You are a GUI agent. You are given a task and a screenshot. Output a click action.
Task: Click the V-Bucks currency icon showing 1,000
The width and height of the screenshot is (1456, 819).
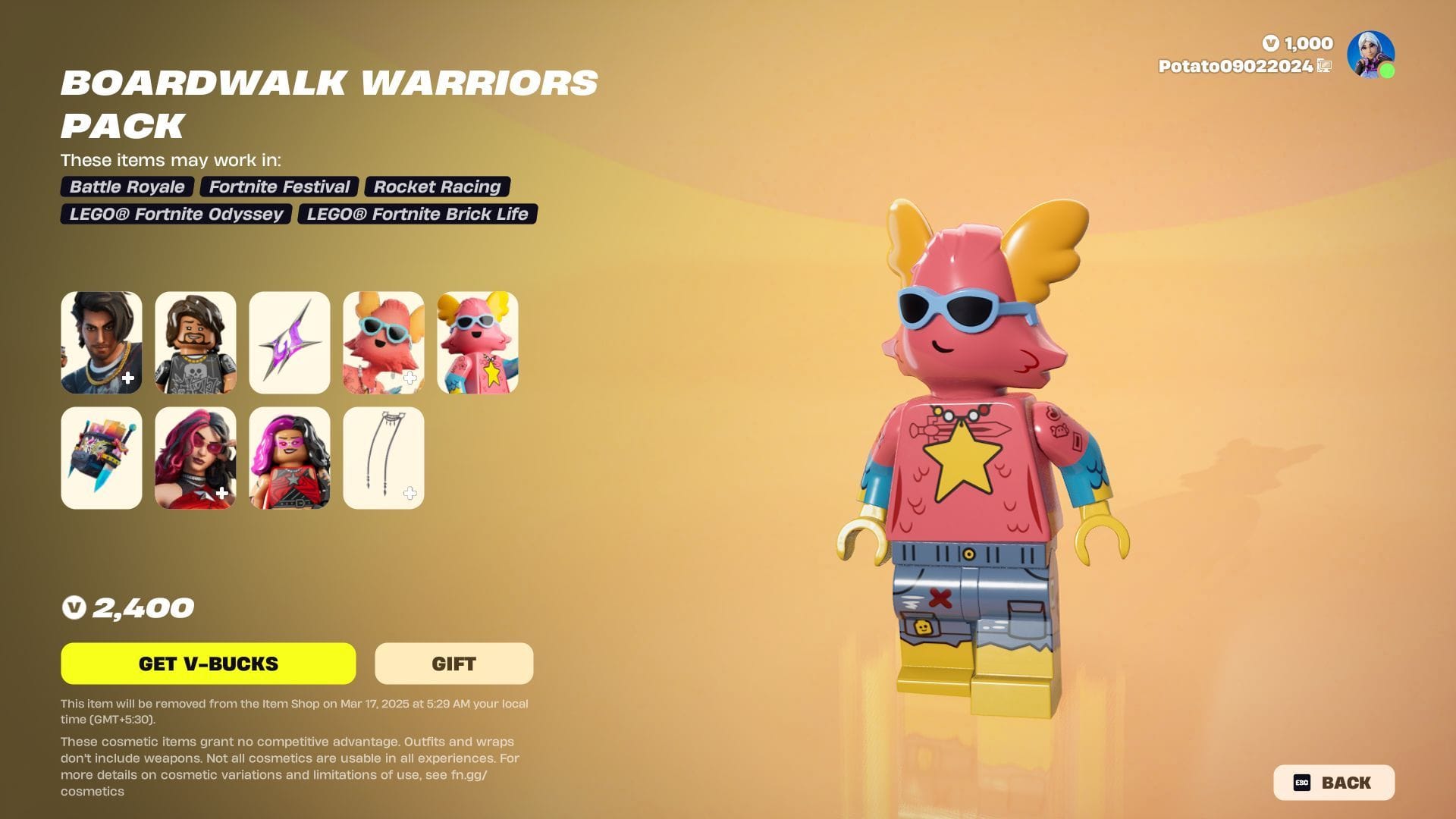click(x=1271, y=43)
